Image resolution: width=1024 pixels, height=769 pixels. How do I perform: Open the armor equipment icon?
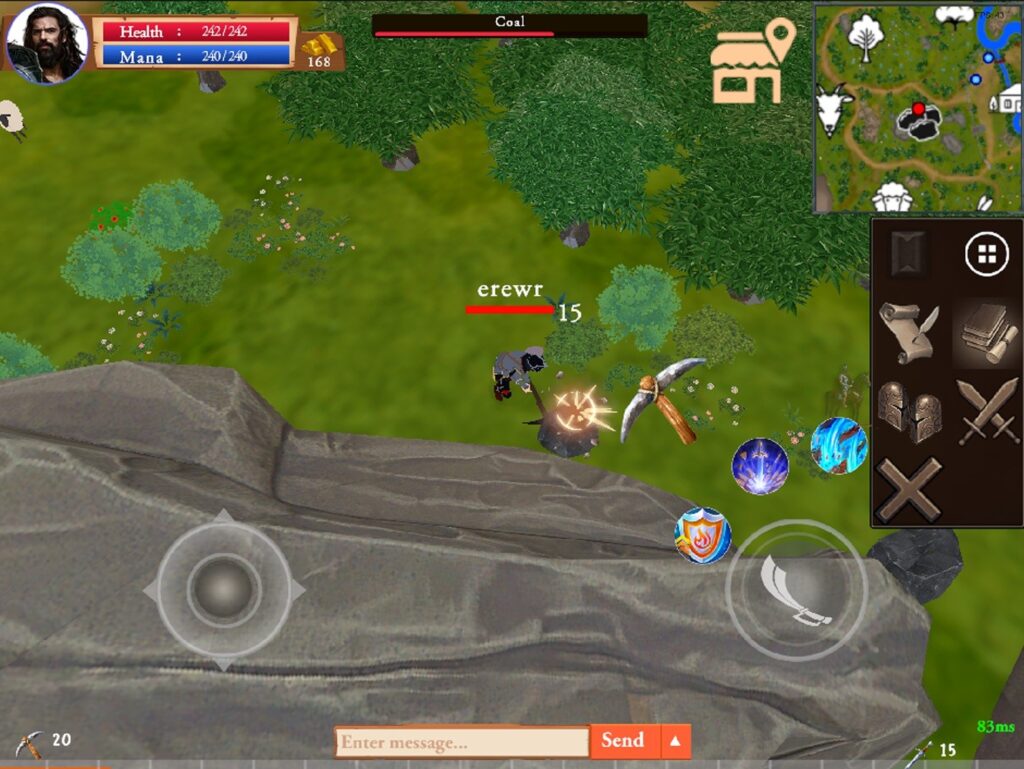pos(909,411)
